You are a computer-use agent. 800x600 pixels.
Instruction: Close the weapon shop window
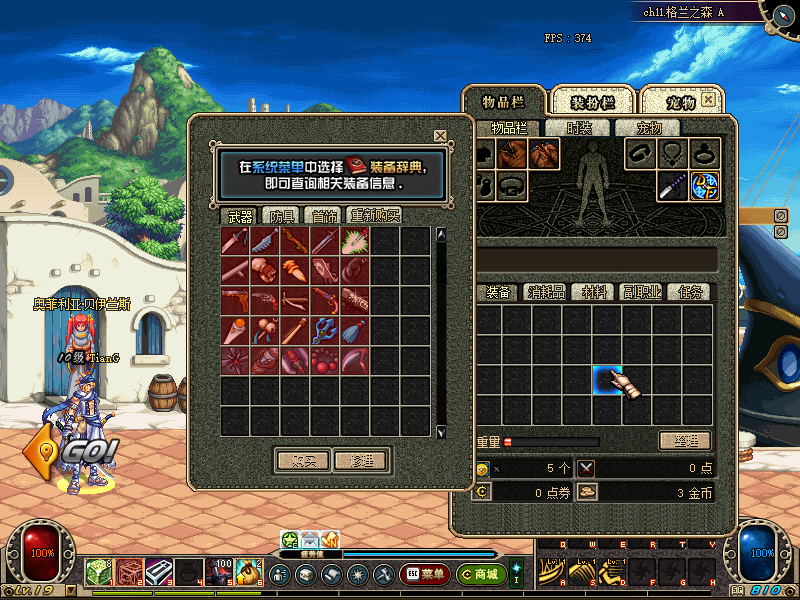tap(440, 136)
